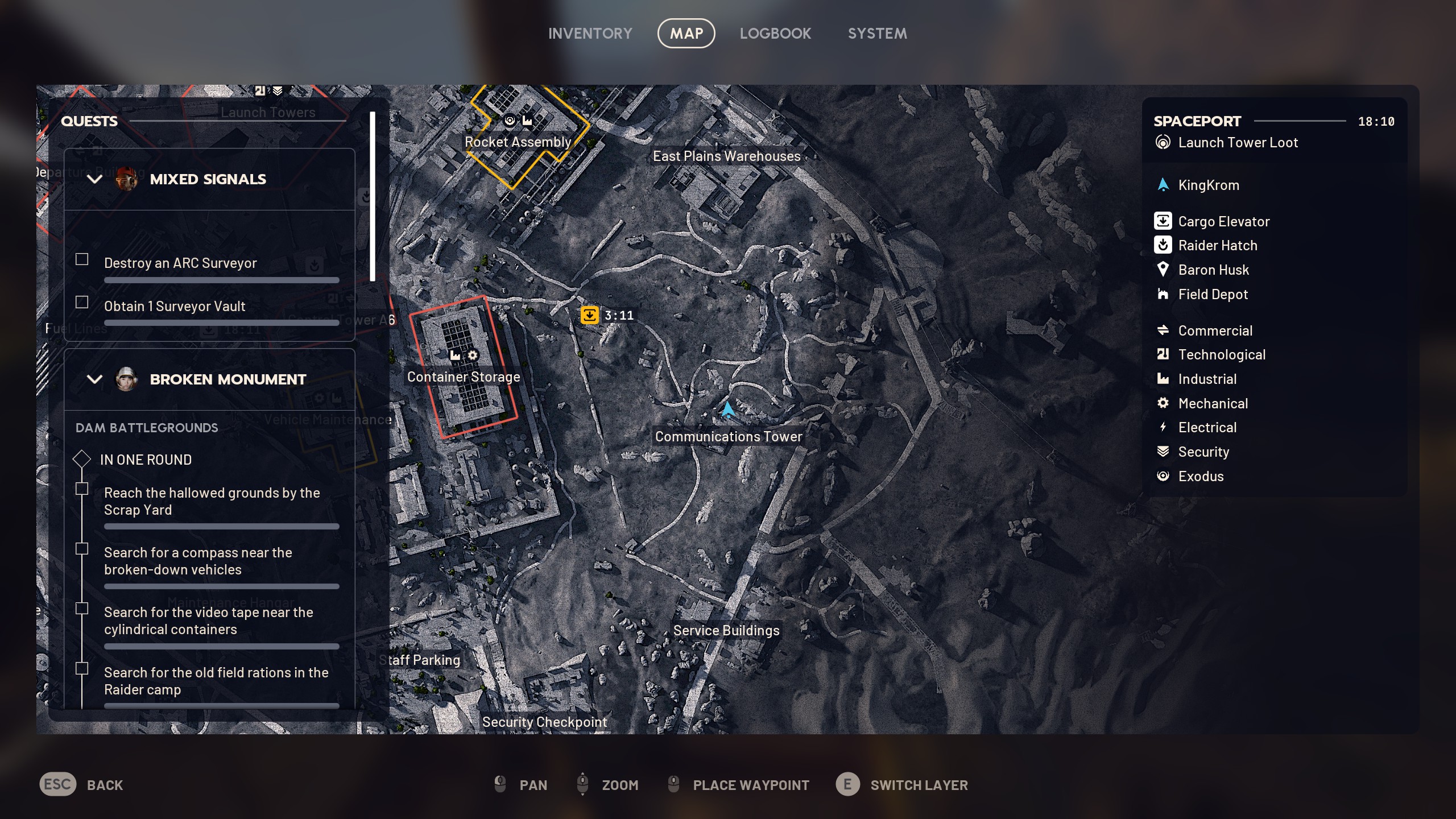The image size is (1456, 819).
Task: Check the Destroy an ARC Surveyor objective
Action: (x=81, y=259)
